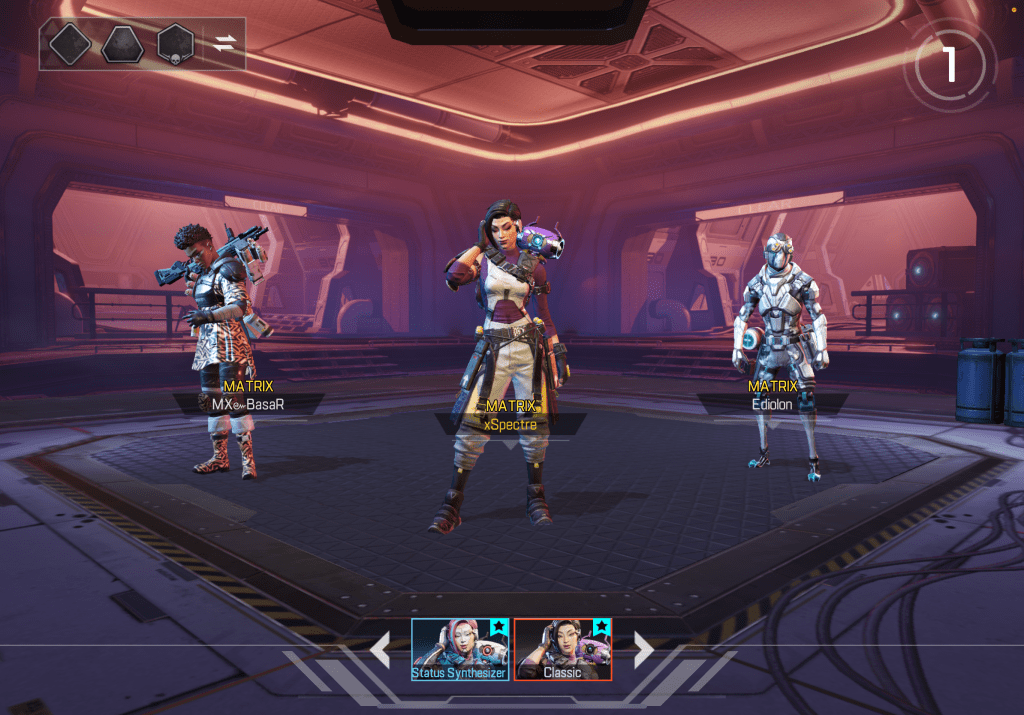Select xSpectre's name banner
The width and height of the screenshot is (1024, 715).
[x=510, y=424]
